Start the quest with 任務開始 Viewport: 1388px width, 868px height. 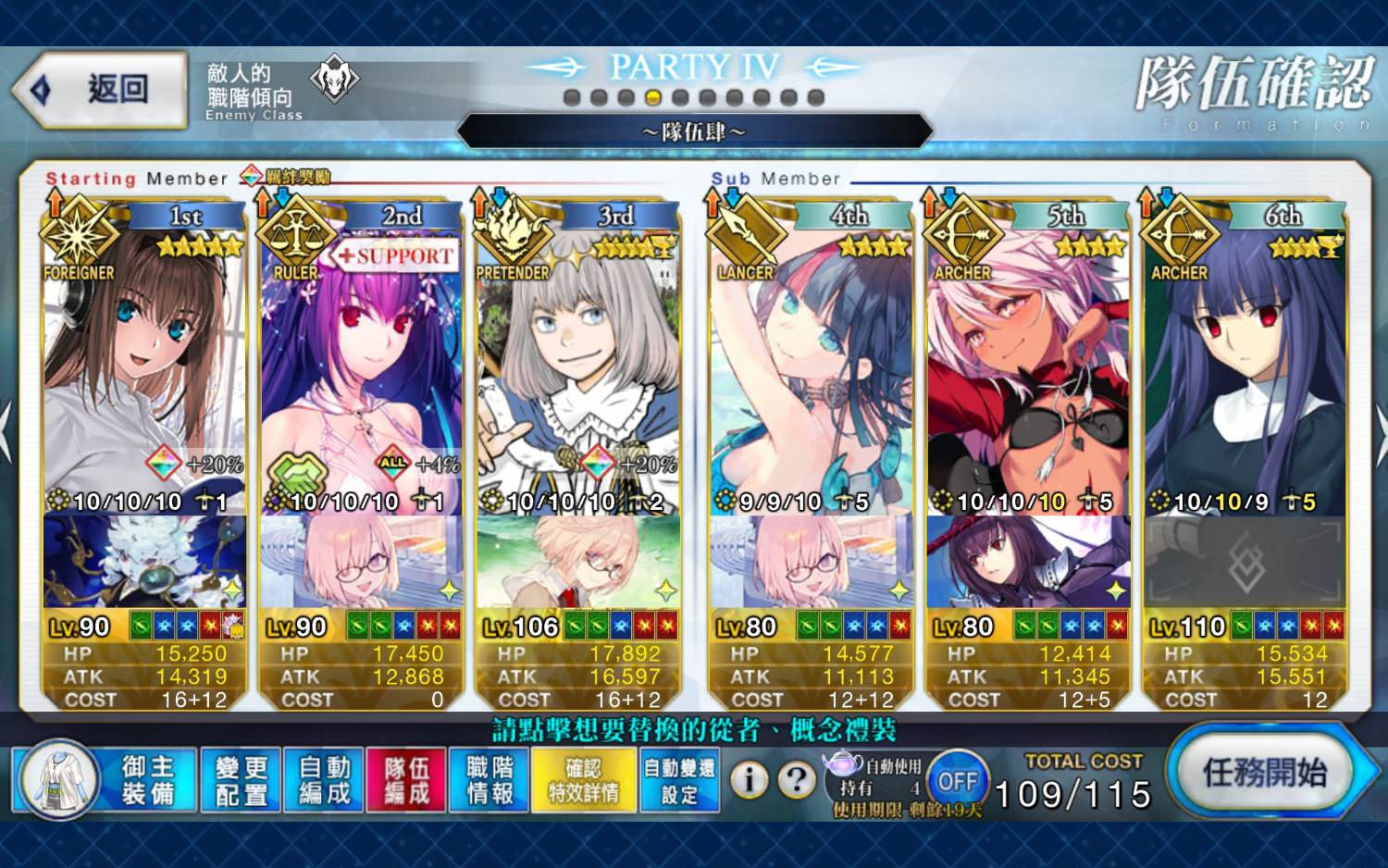(1263, 773)
